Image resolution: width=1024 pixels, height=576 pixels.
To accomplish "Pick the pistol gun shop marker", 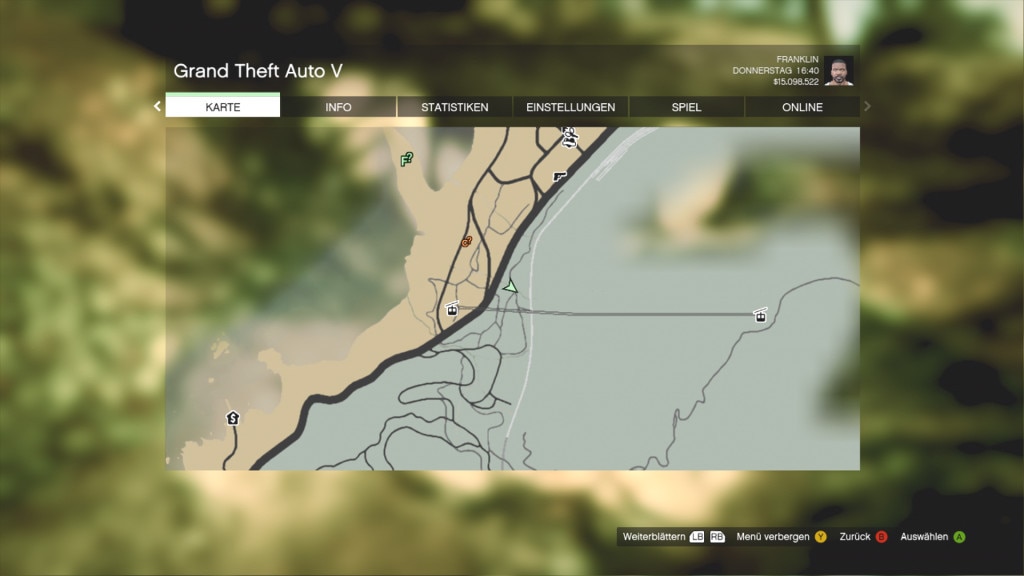I will point(559,176).
